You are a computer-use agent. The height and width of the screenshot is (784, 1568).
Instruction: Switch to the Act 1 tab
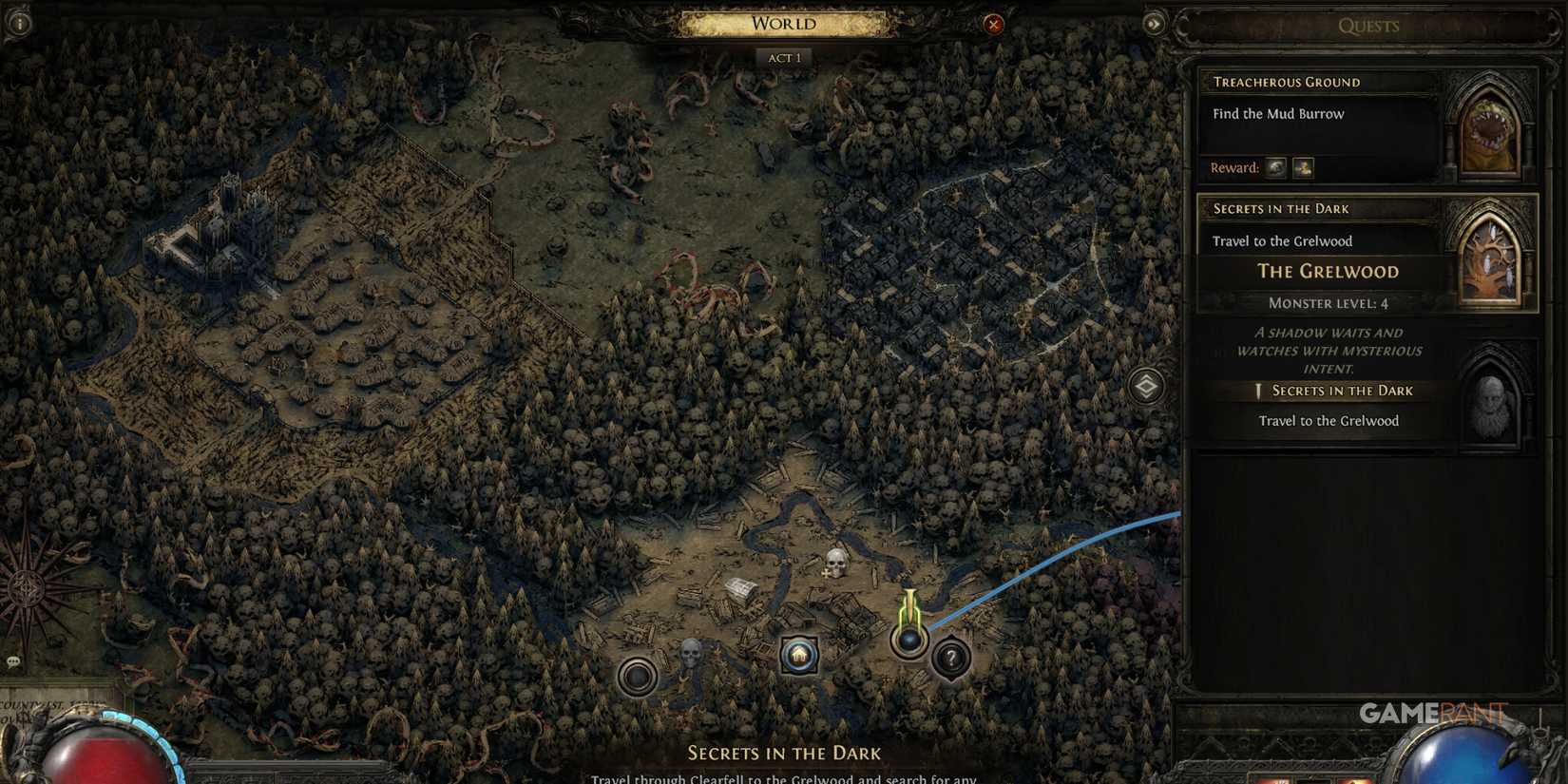point(783,57)
